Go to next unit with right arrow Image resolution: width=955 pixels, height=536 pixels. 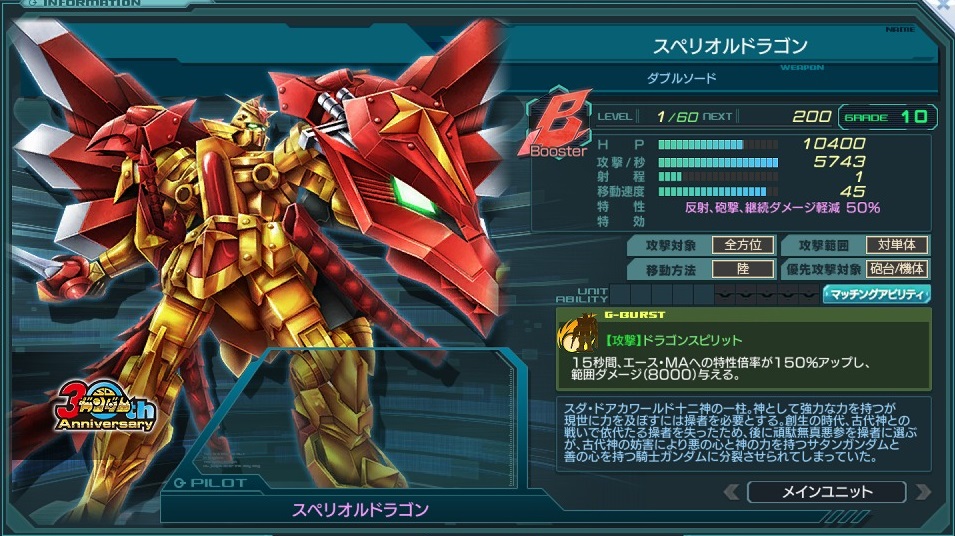921,492
